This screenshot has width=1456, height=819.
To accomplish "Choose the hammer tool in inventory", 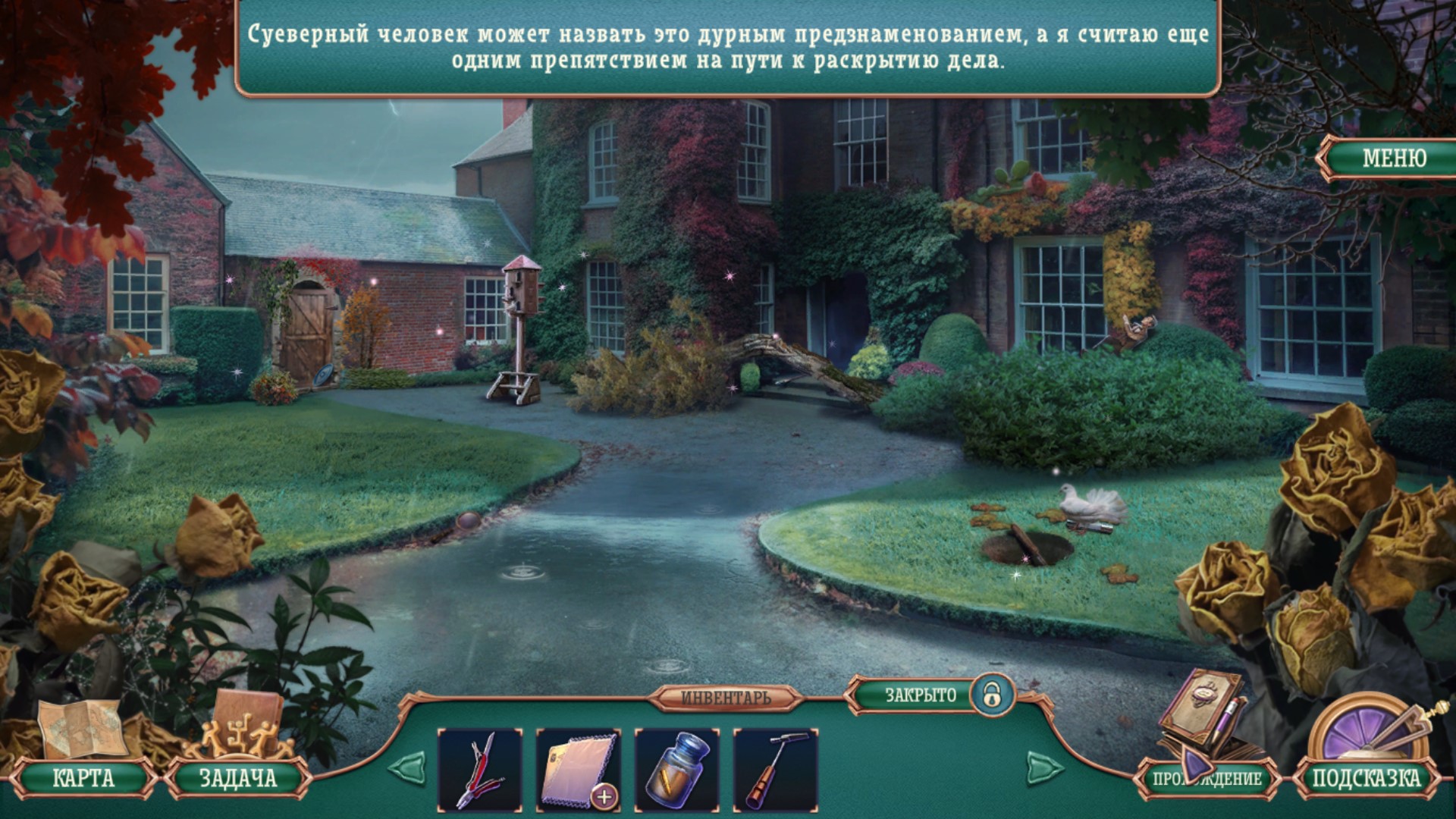I will 776,770.
